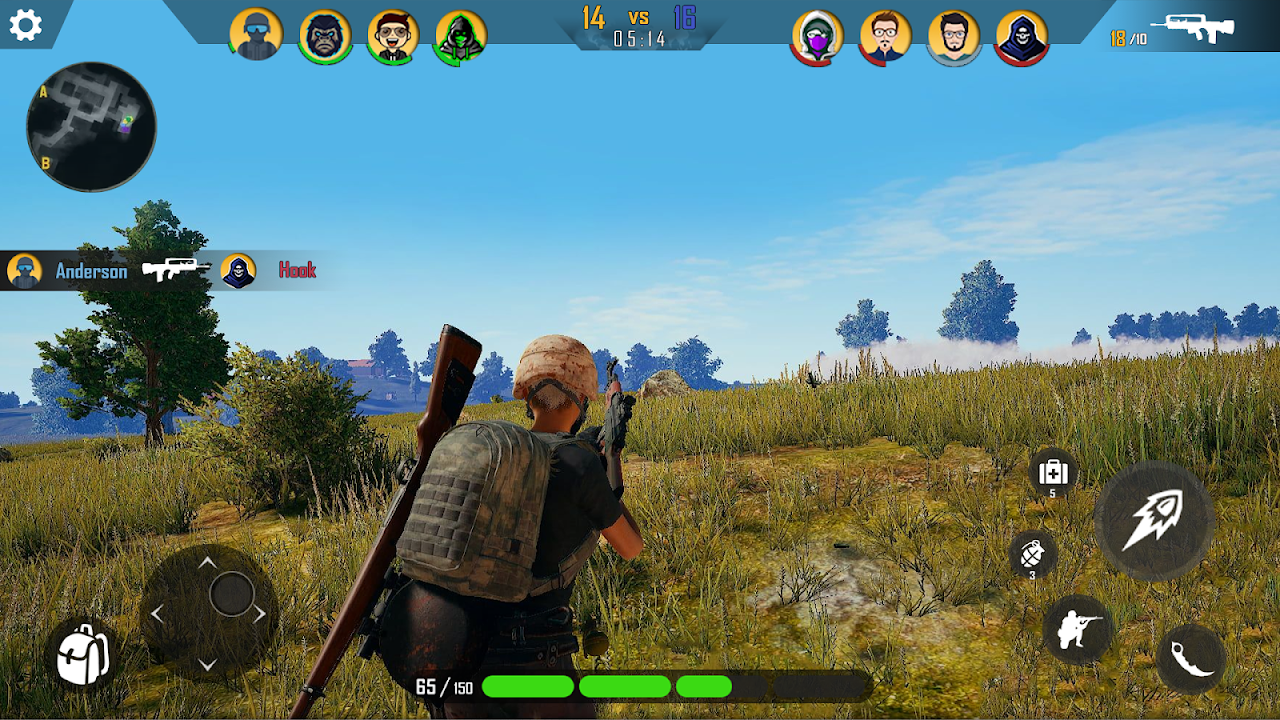Fire weapon with the bullet button
Image resolution: width=1280 pixels, height=720 pixels.
click(1153, 520)
